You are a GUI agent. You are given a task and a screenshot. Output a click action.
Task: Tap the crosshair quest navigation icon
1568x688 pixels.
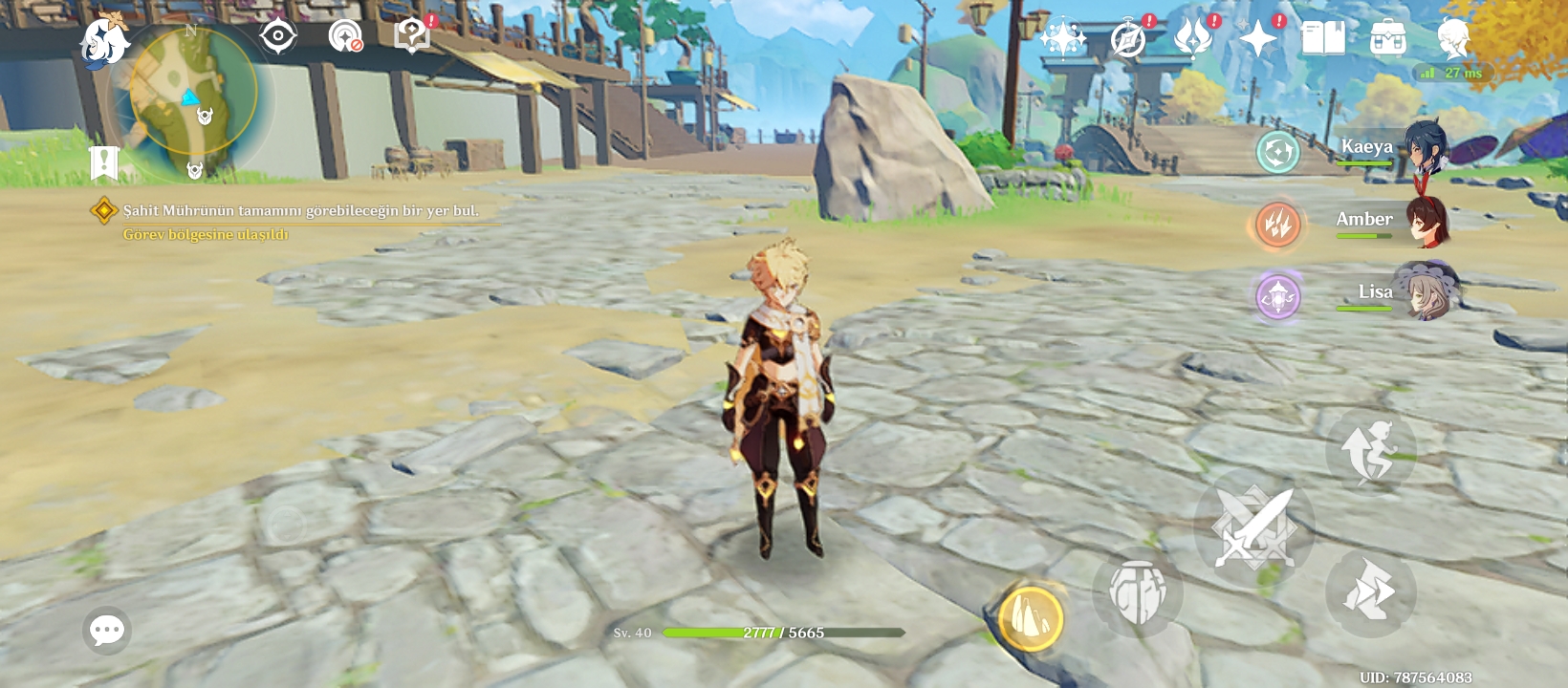tap(278, 36)
